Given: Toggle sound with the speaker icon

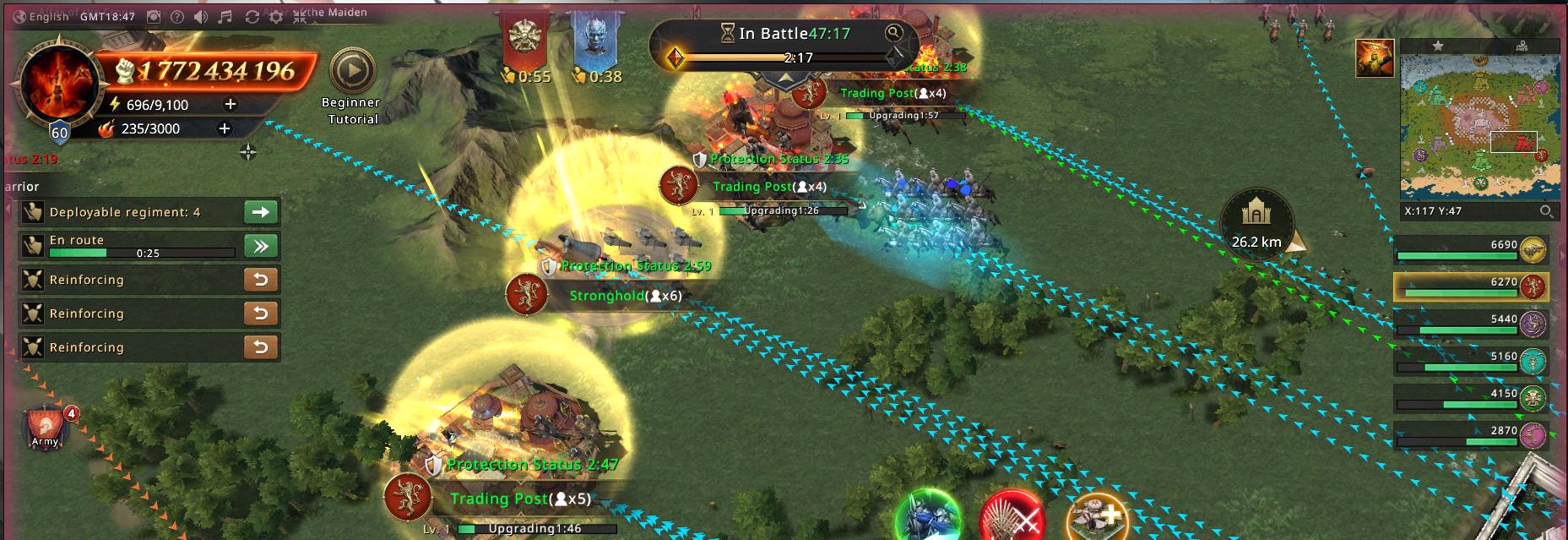Looking at the screenshot, I should 200,17.
